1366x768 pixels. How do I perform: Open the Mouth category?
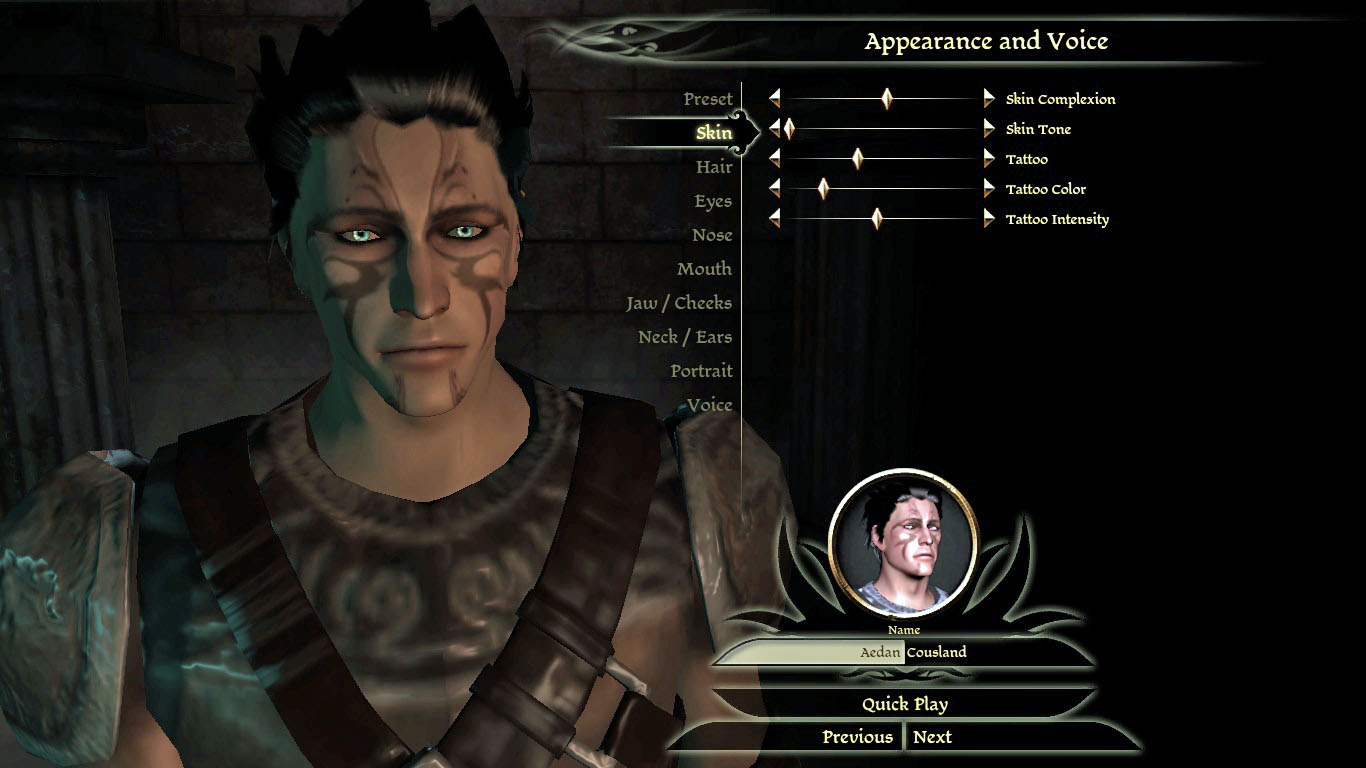[x=704, y=269]
